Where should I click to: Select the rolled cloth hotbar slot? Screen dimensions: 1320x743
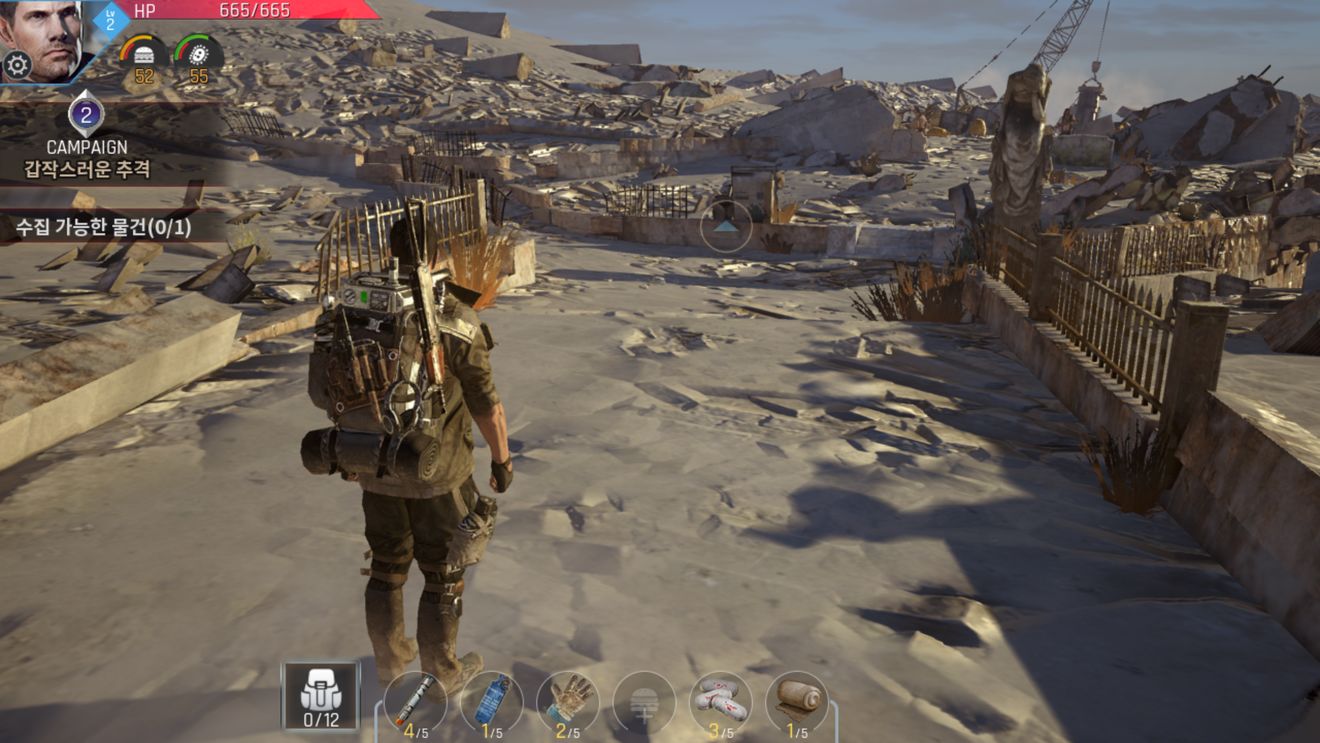(x=797, y=701)
